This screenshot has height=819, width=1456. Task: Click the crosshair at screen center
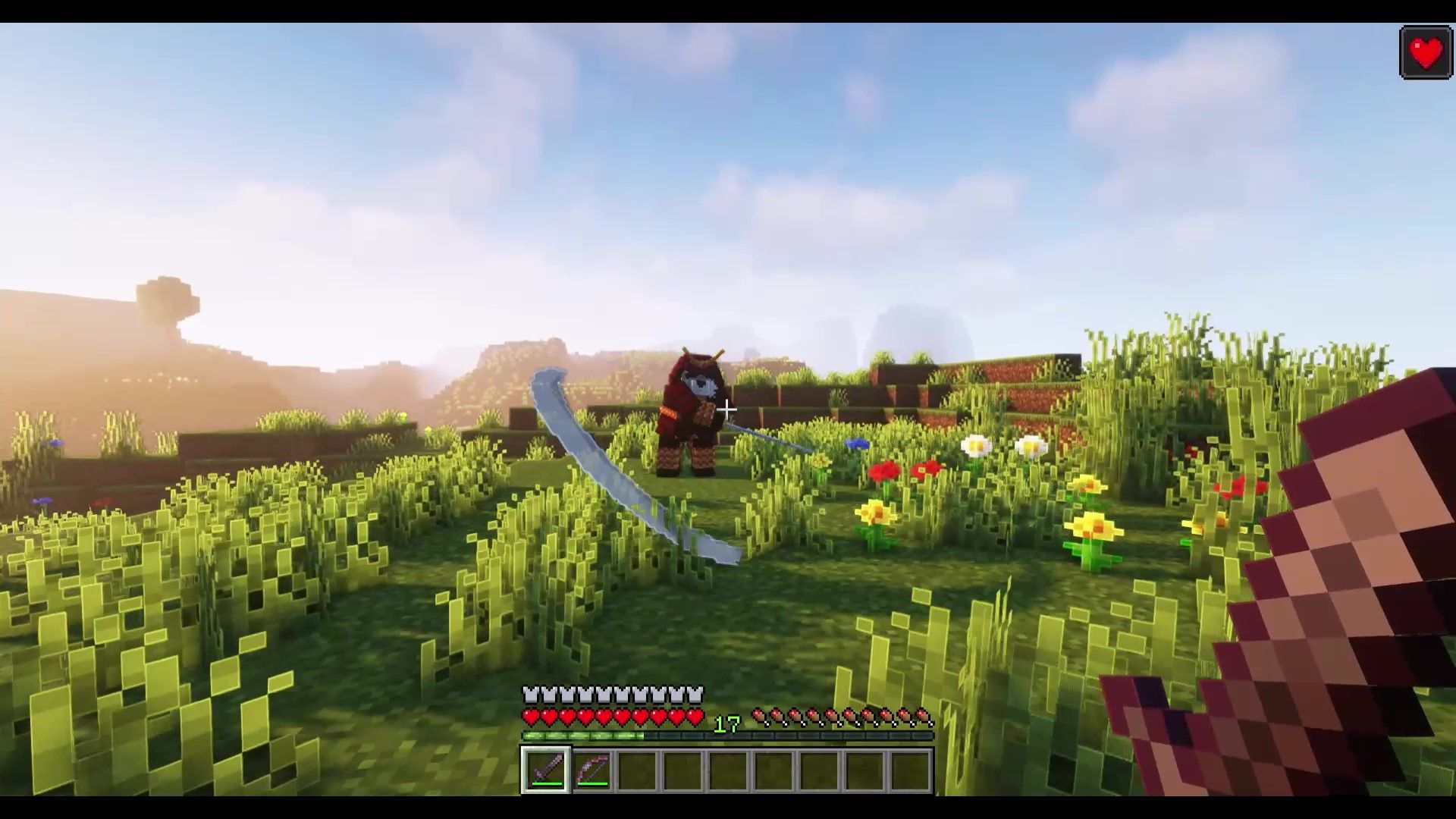pyautogui.click(x=728, y=409)
